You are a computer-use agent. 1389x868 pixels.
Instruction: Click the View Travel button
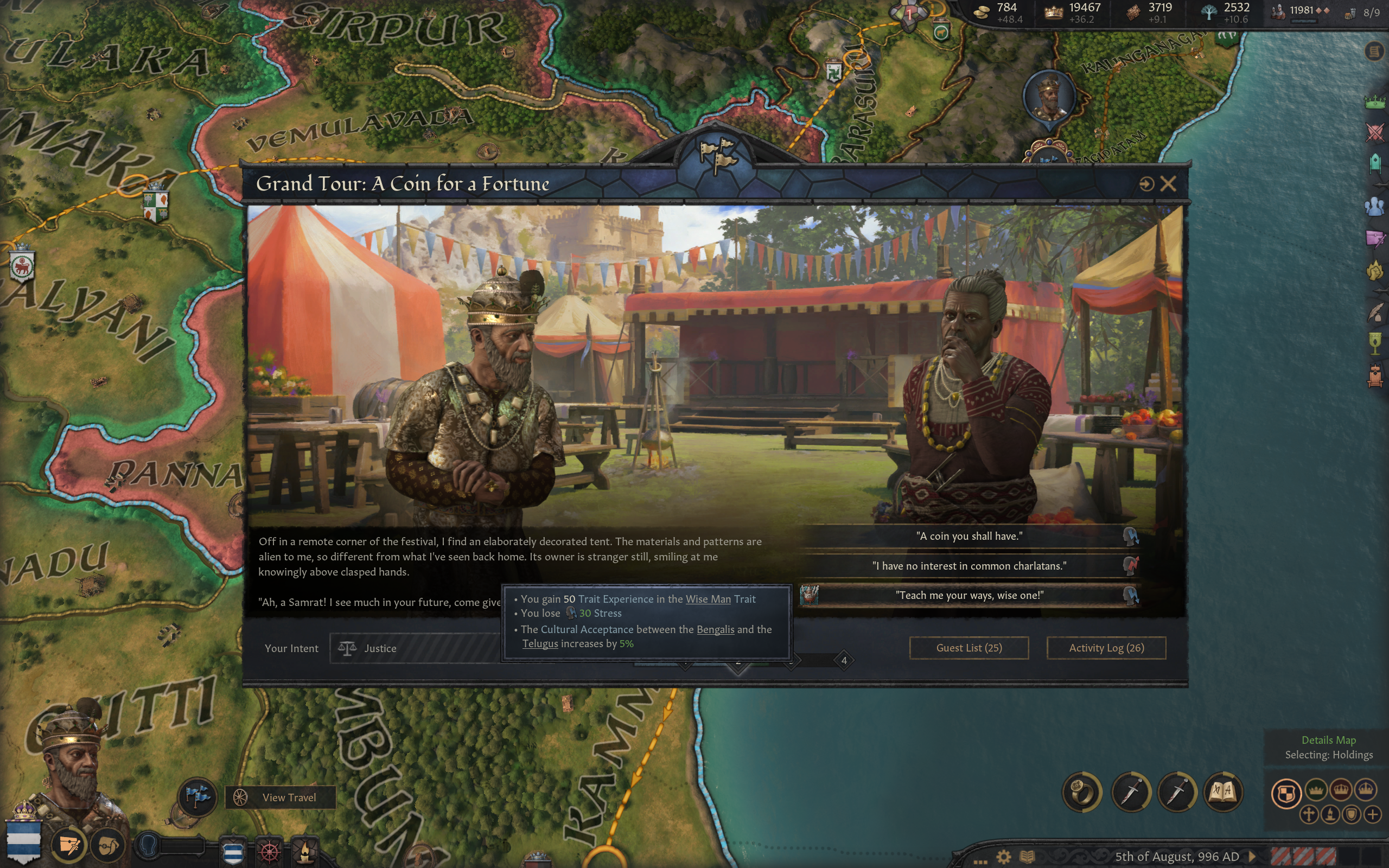coord(281,797)
